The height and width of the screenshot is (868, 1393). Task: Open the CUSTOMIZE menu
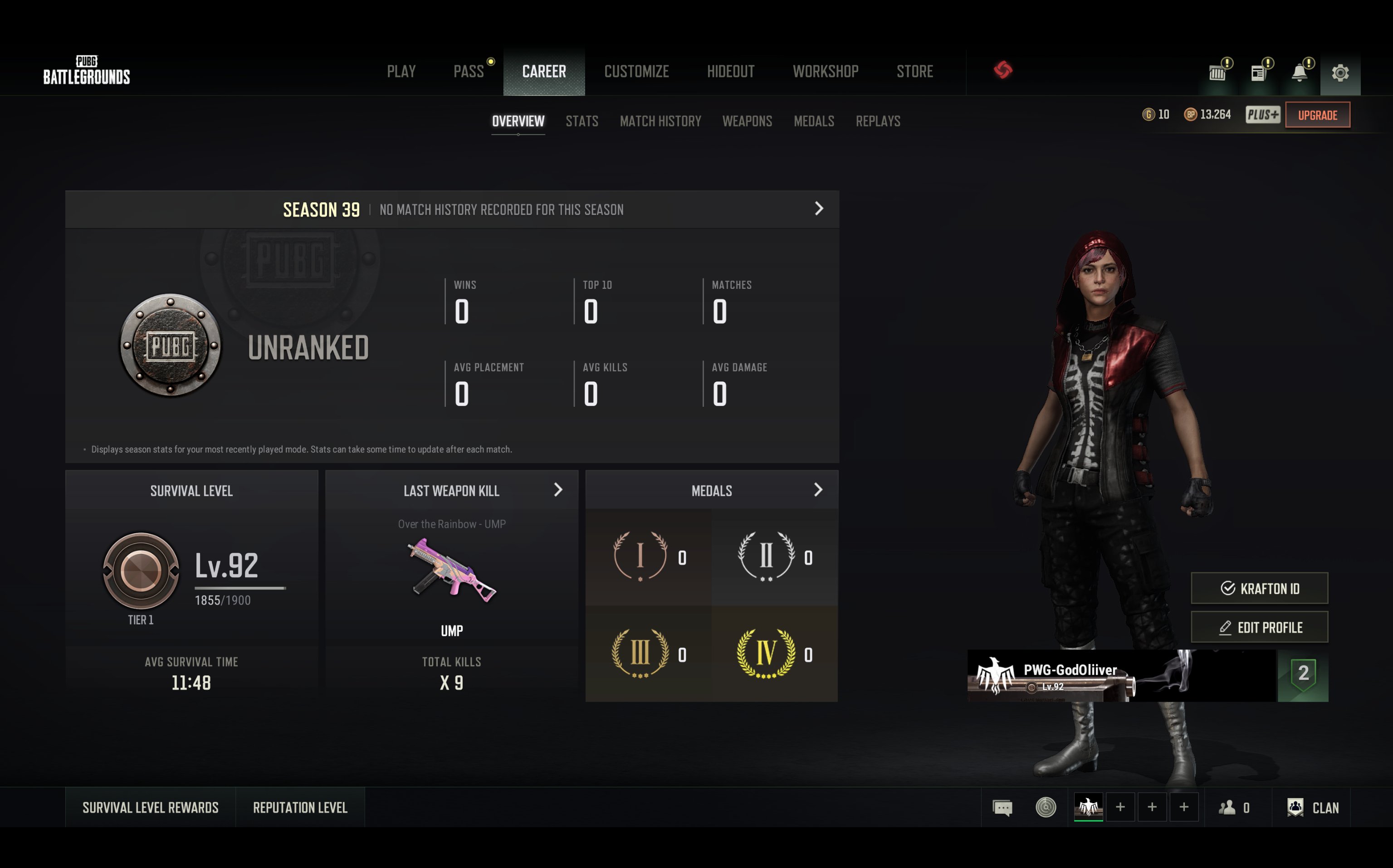pyautogui.click(x=636, y=72)
